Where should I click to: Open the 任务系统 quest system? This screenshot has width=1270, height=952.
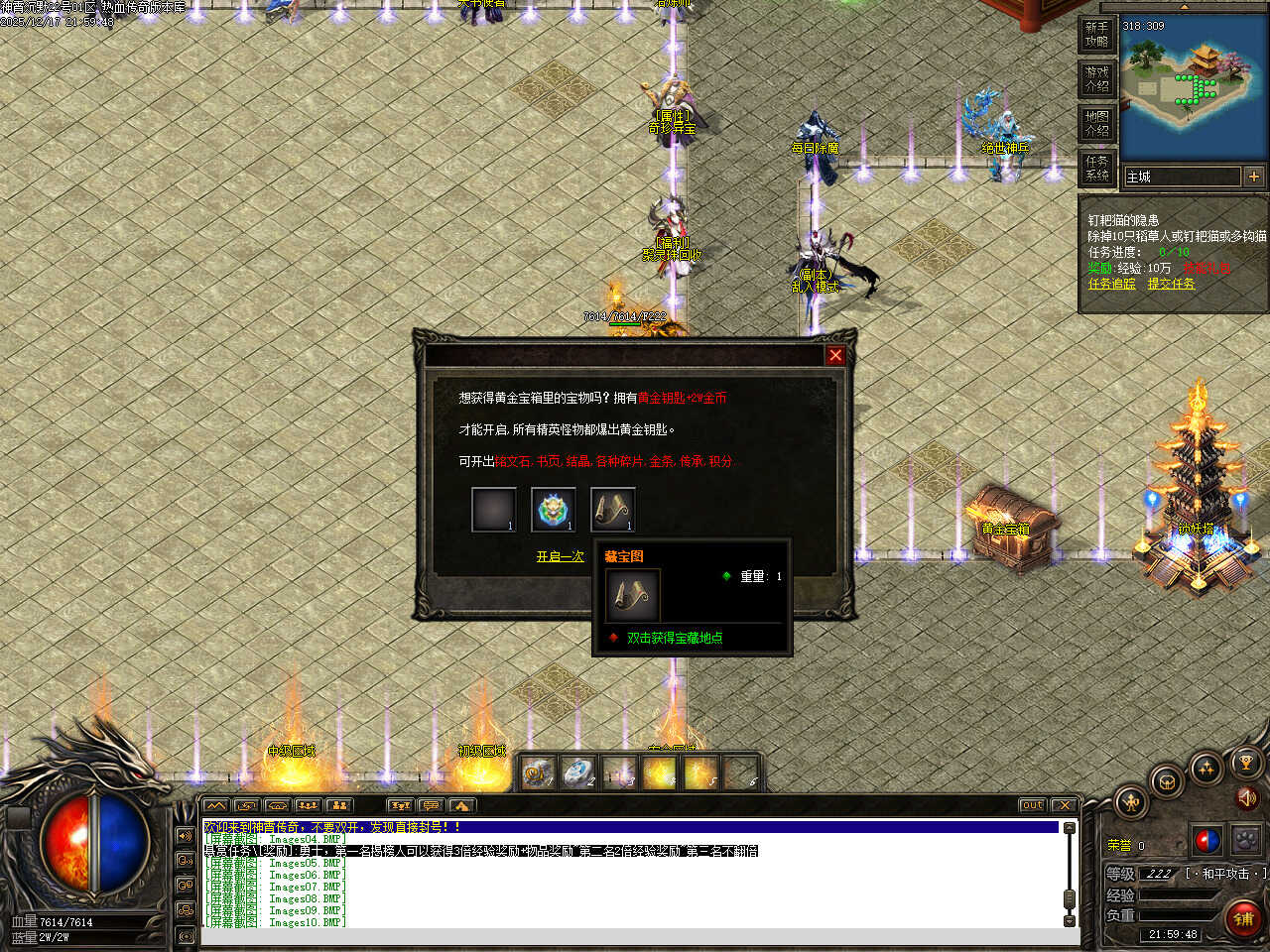click(1096, 168)
